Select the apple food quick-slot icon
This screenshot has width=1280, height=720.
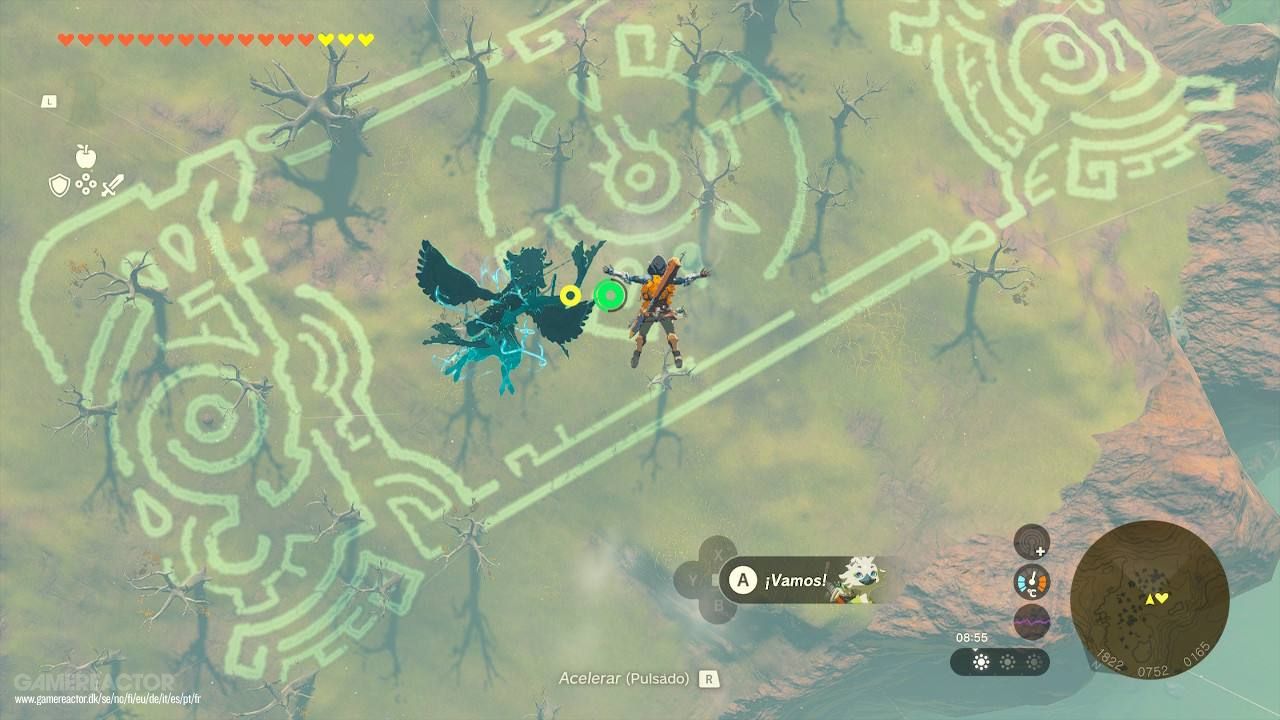click(x=85, y=158)
